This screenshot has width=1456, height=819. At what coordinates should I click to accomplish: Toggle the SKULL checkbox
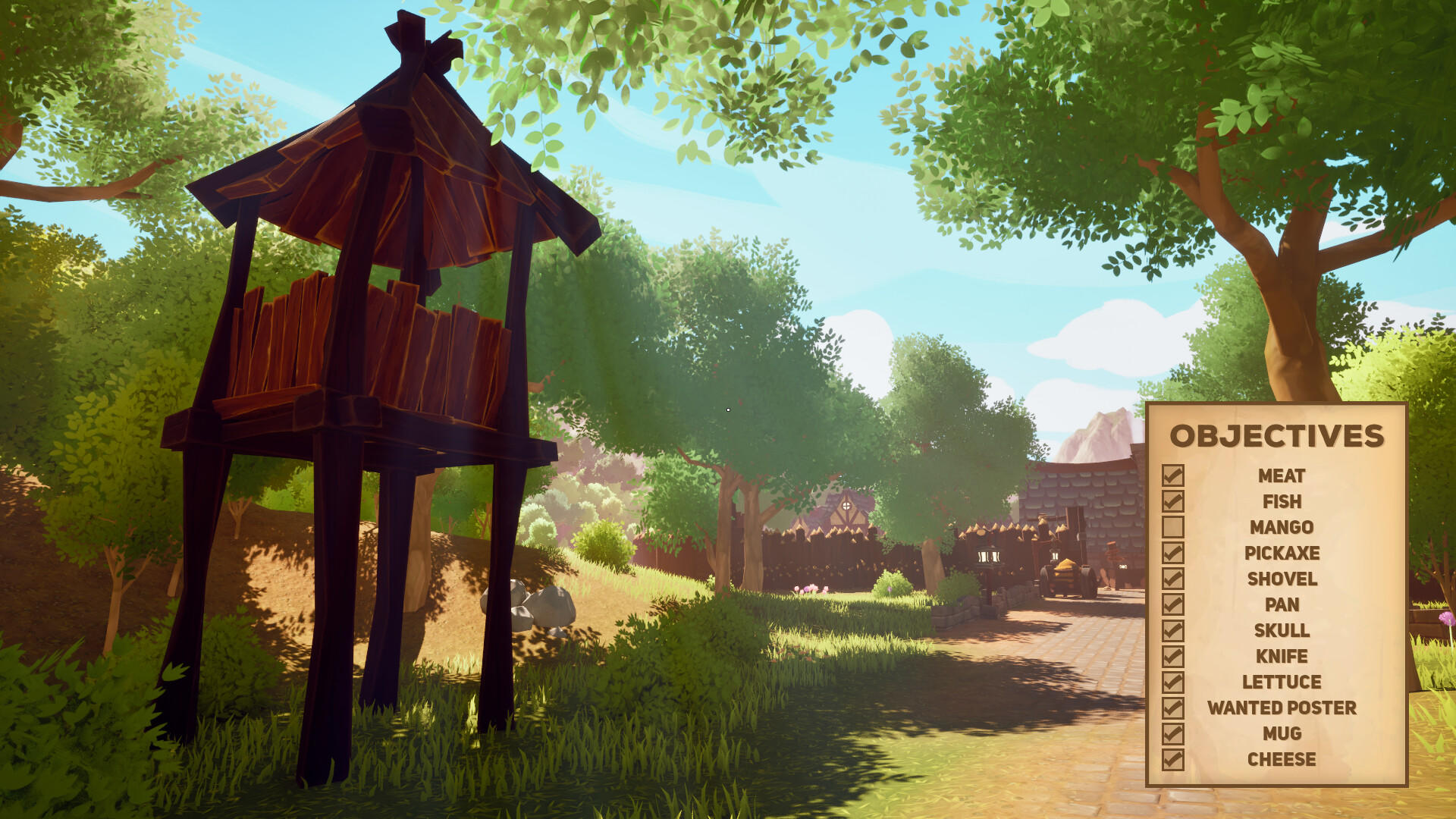[1174, 630]
